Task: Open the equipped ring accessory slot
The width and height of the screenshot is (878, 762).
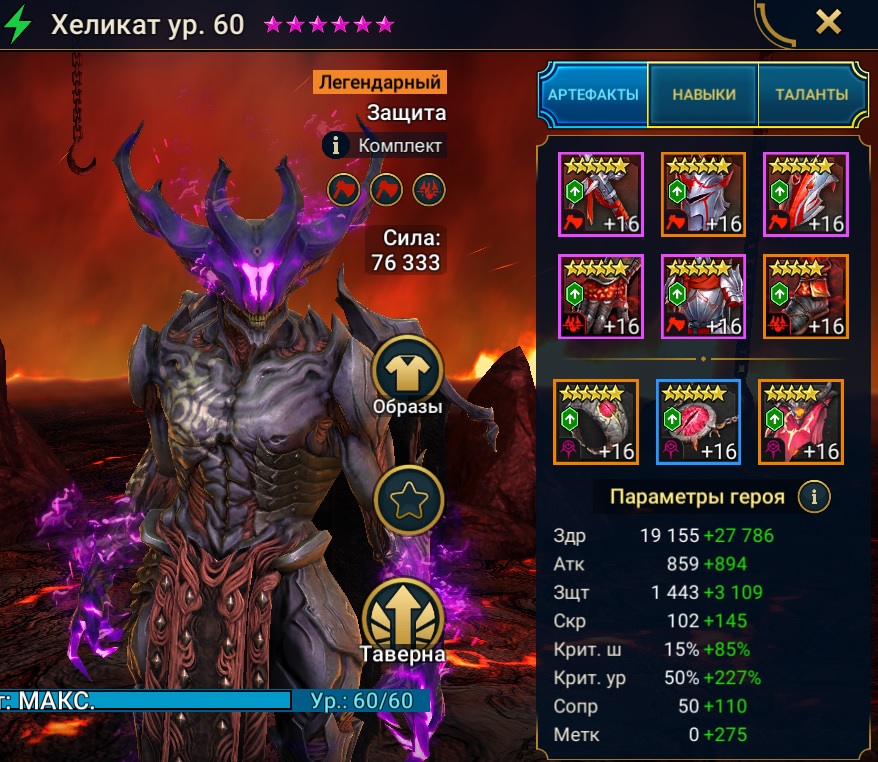Action: (596, 422)
